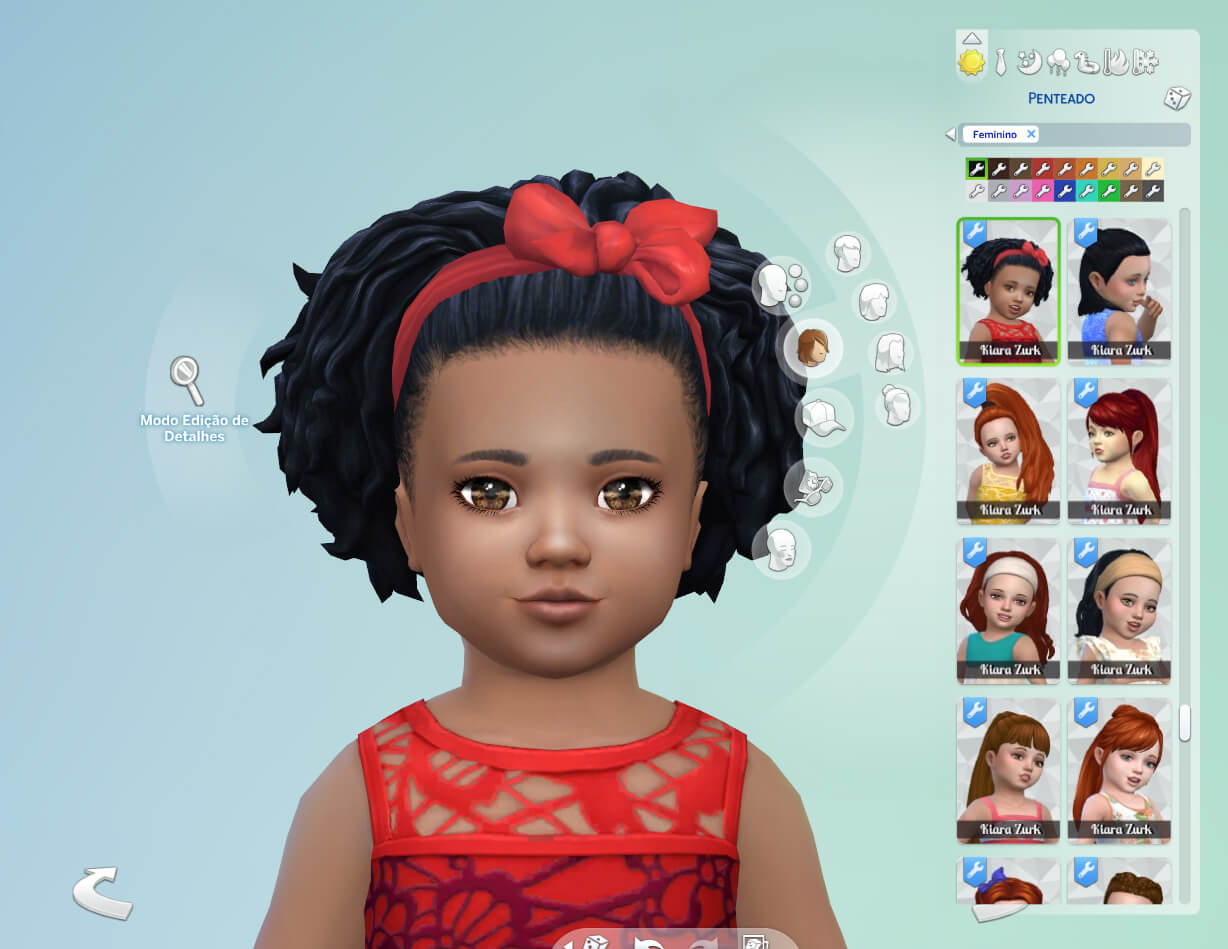Viewport: 1228px width, 949px height.
Task: Switch to the formal necktie outfit category
Action: 999,63
